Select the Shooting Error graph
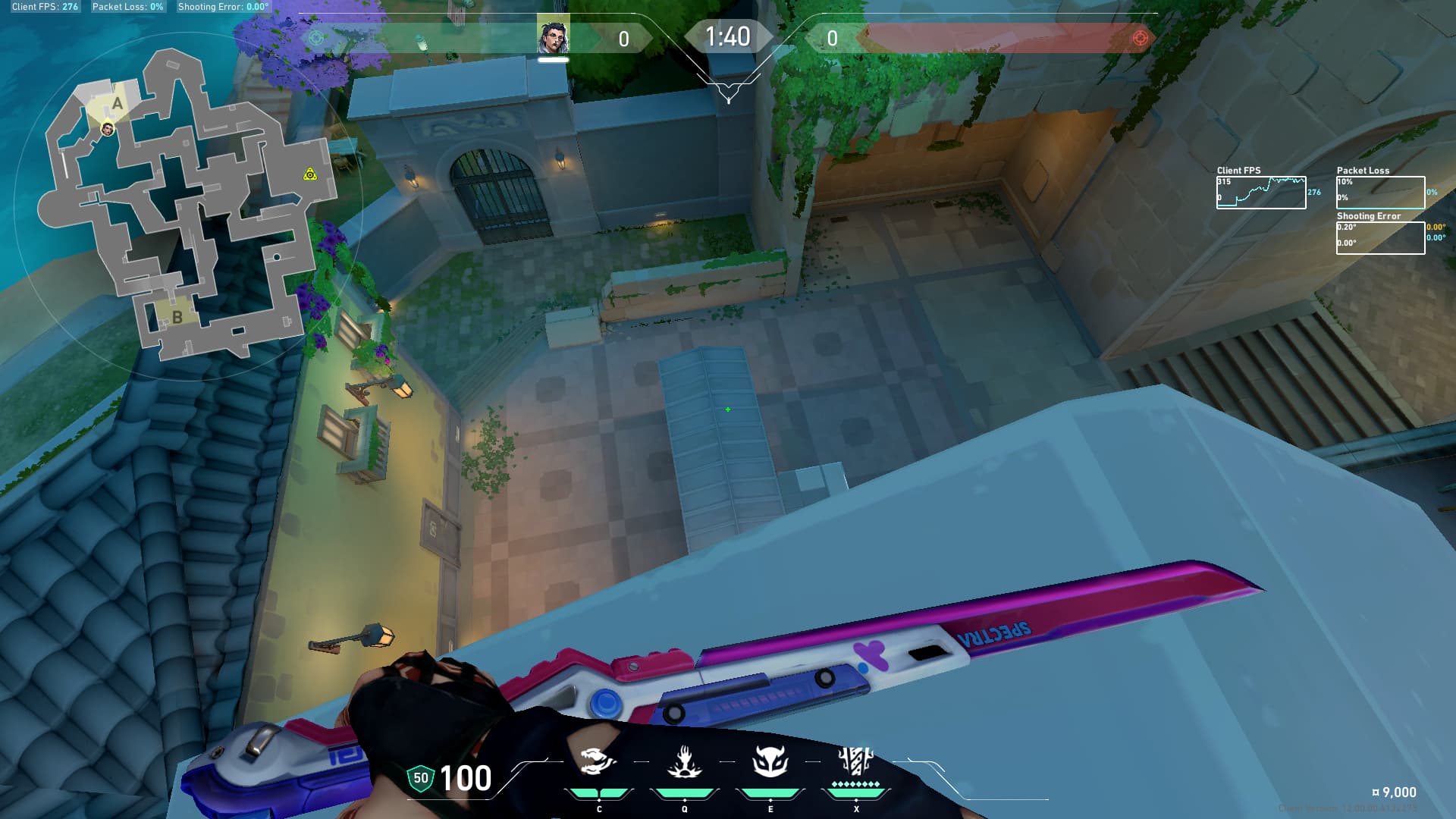 1379,238
